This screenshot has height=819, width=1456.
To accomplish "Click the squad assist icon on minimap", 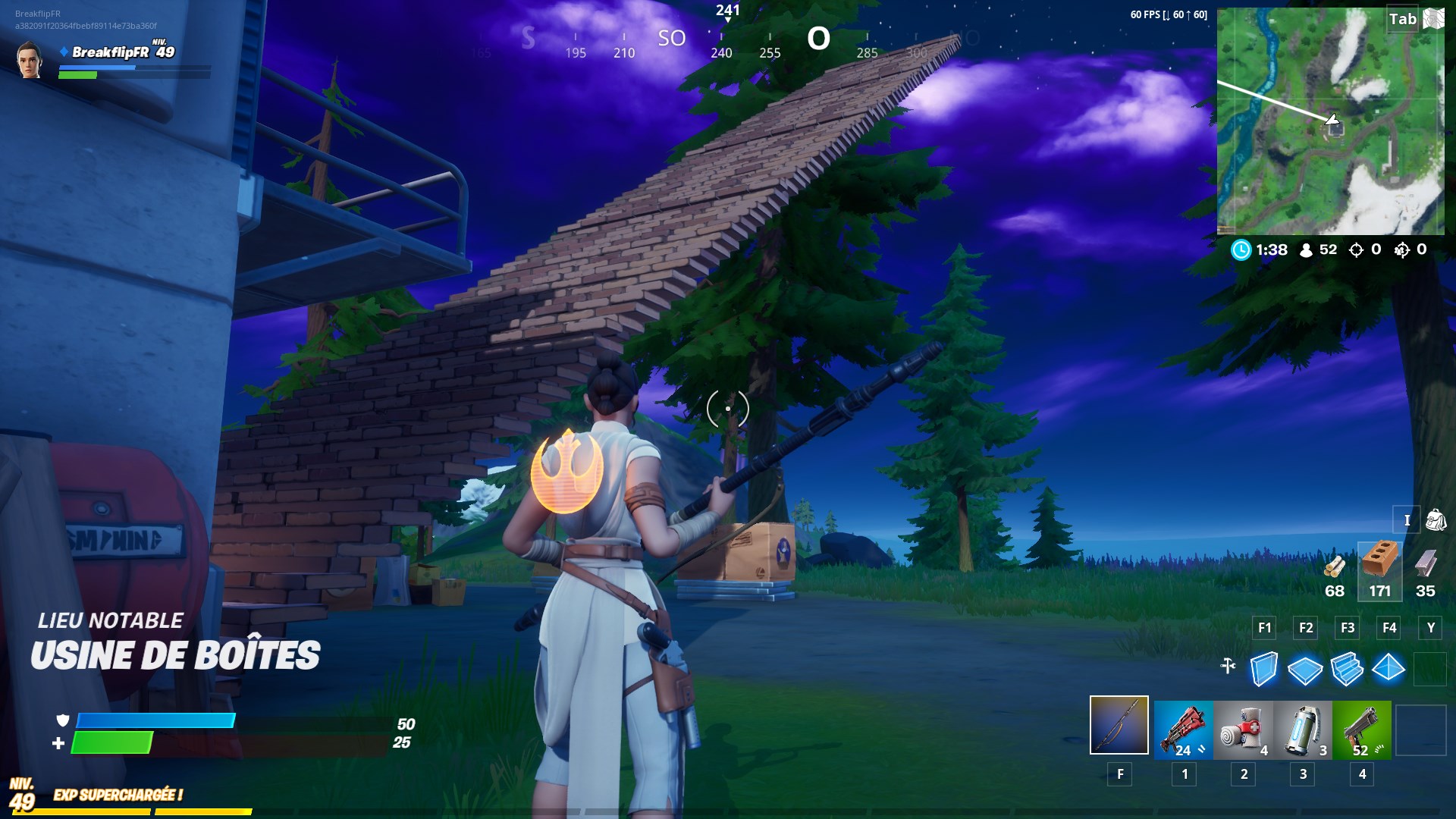I will click(x=1402, y=249).
